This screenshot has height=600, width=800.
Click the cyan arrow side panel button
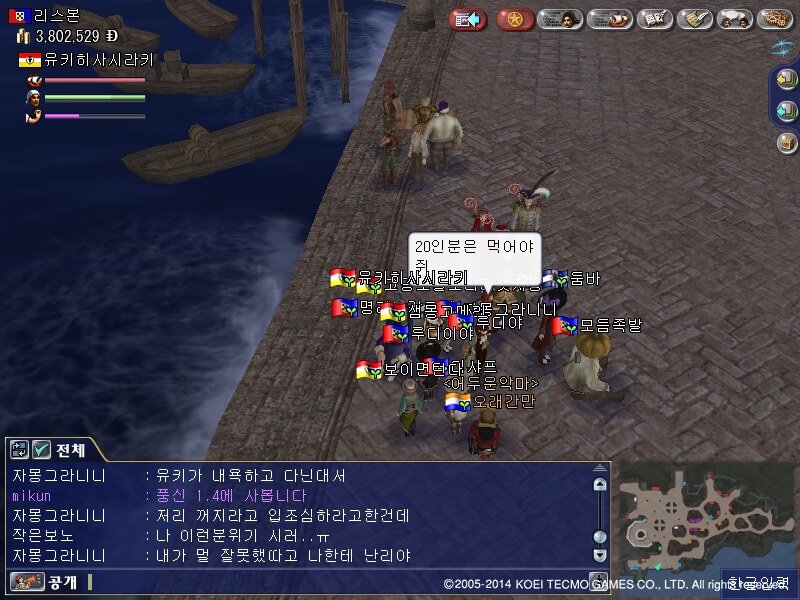[787, 111]
